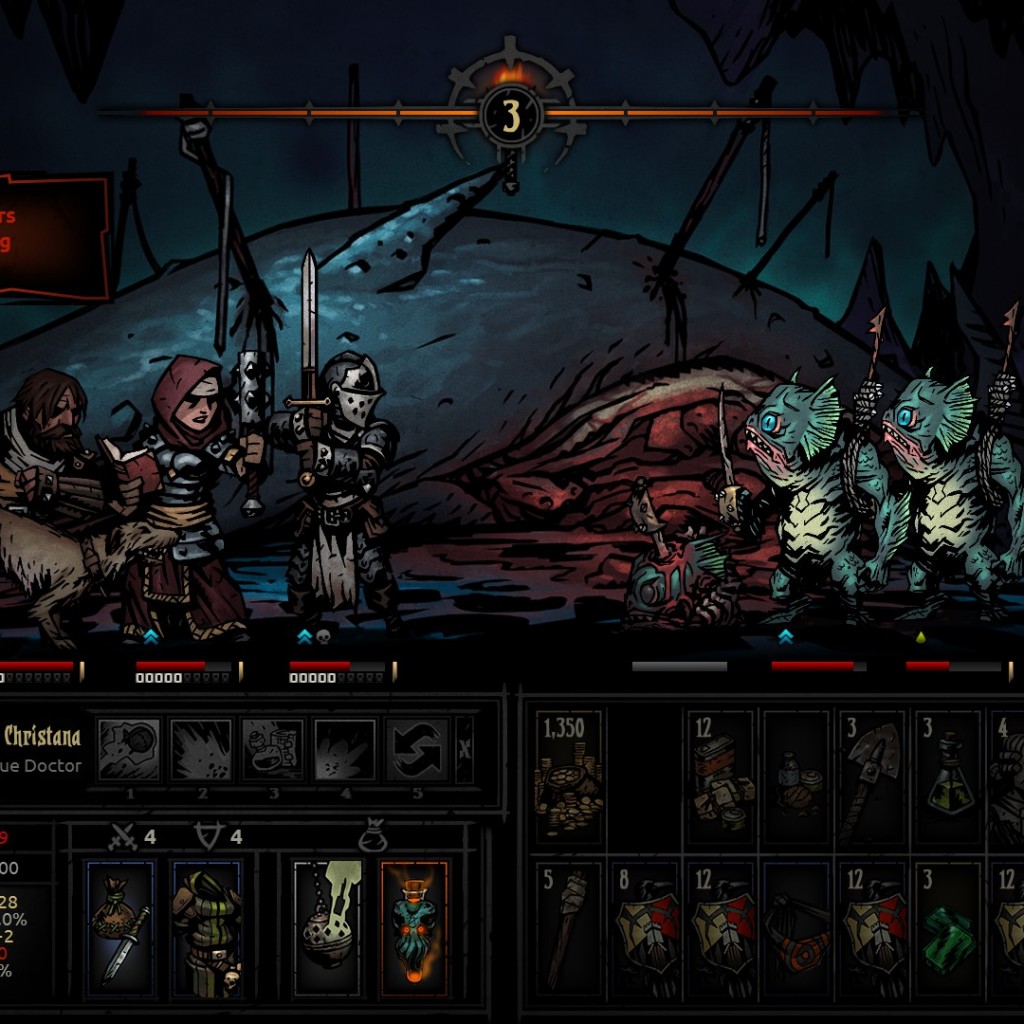Inspect the pouch and dagger weapon slot
Image resolution: width=1024 pixels, height=1024 pixels.
pos(121,929)
